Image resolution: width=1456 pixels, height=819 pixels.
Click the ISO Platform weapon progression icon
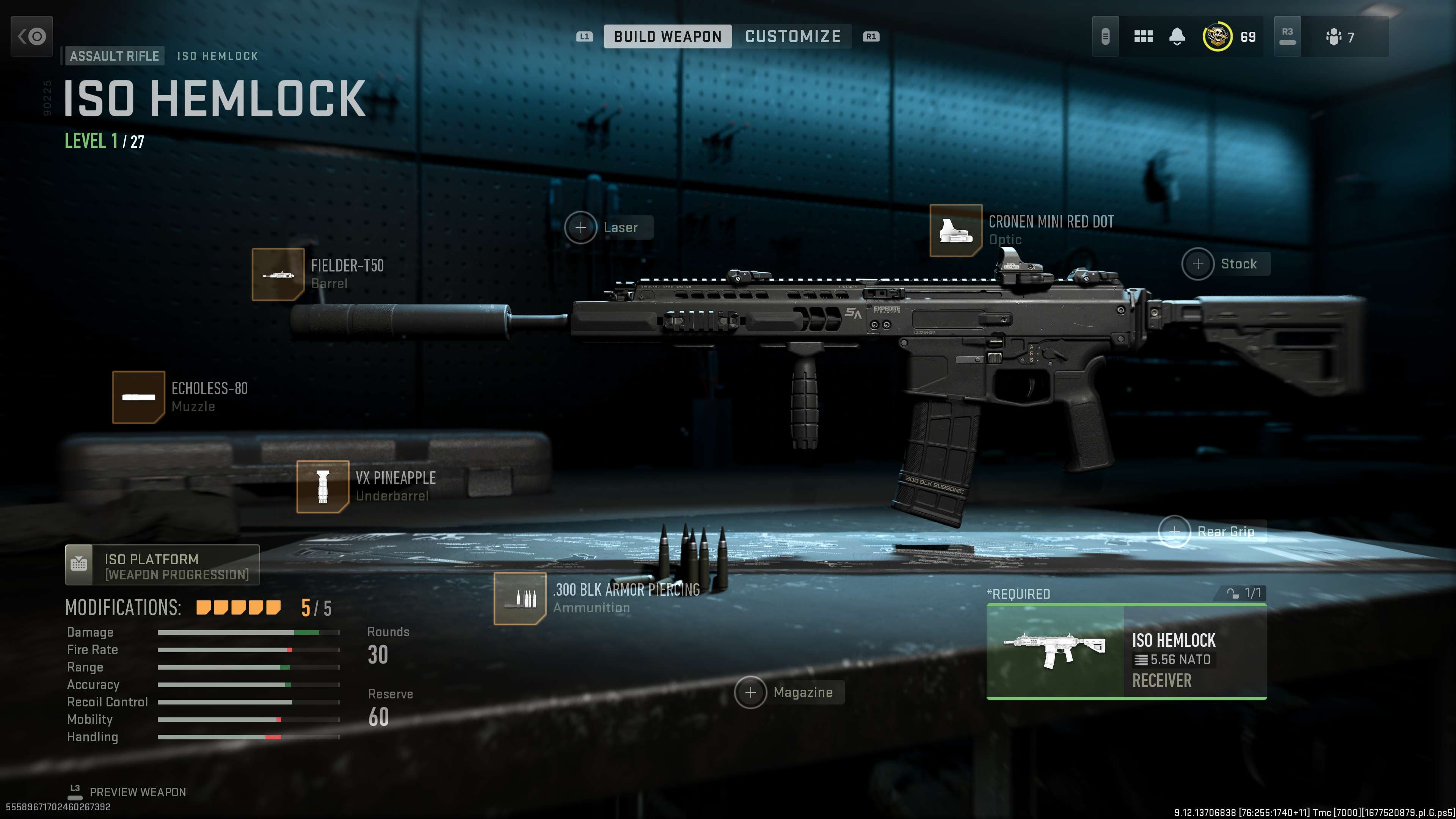(x=79, y=564)
